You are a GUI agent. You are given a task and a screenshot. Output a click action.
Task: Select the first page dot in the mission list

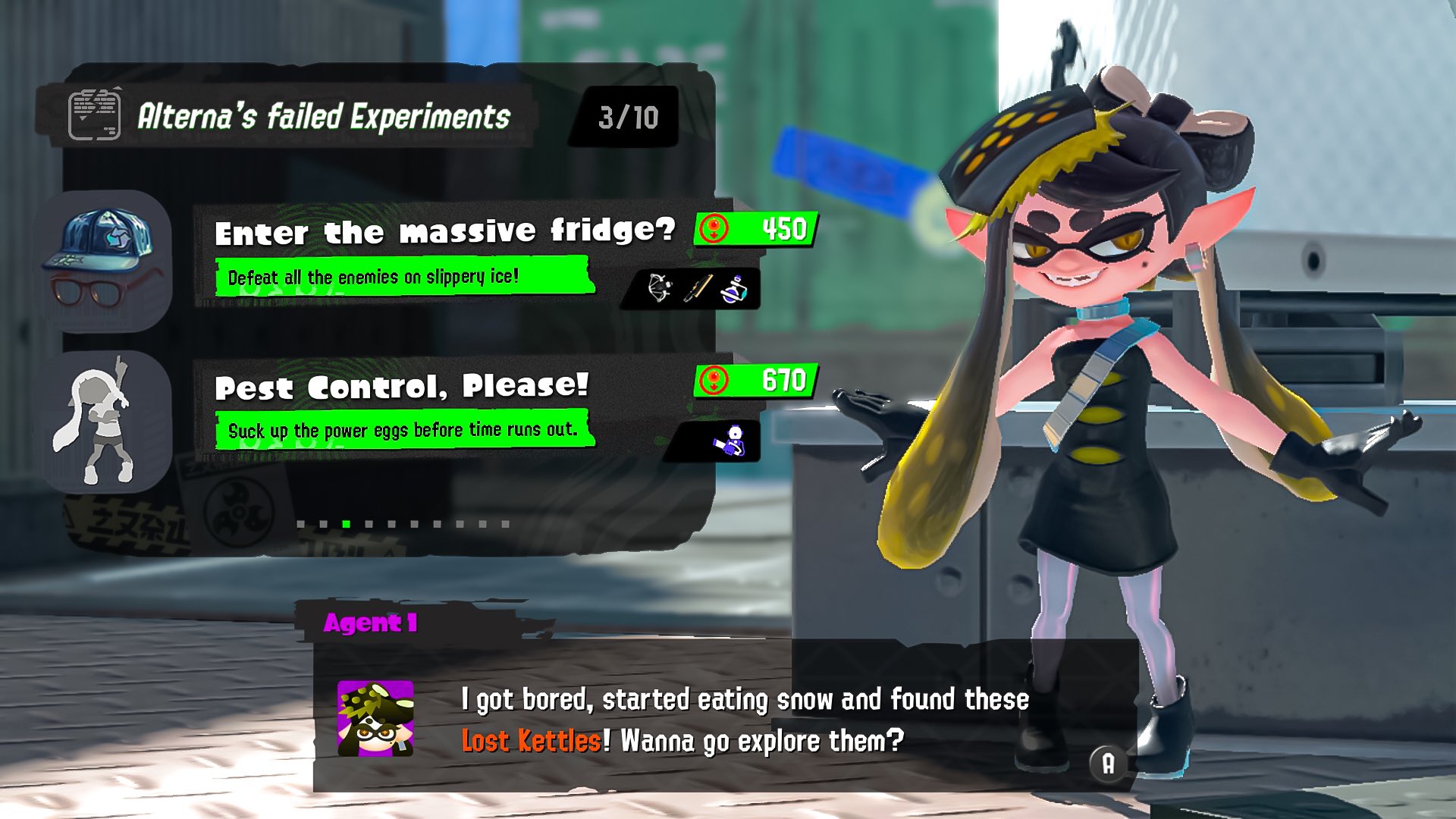click(x=301, y=523)
